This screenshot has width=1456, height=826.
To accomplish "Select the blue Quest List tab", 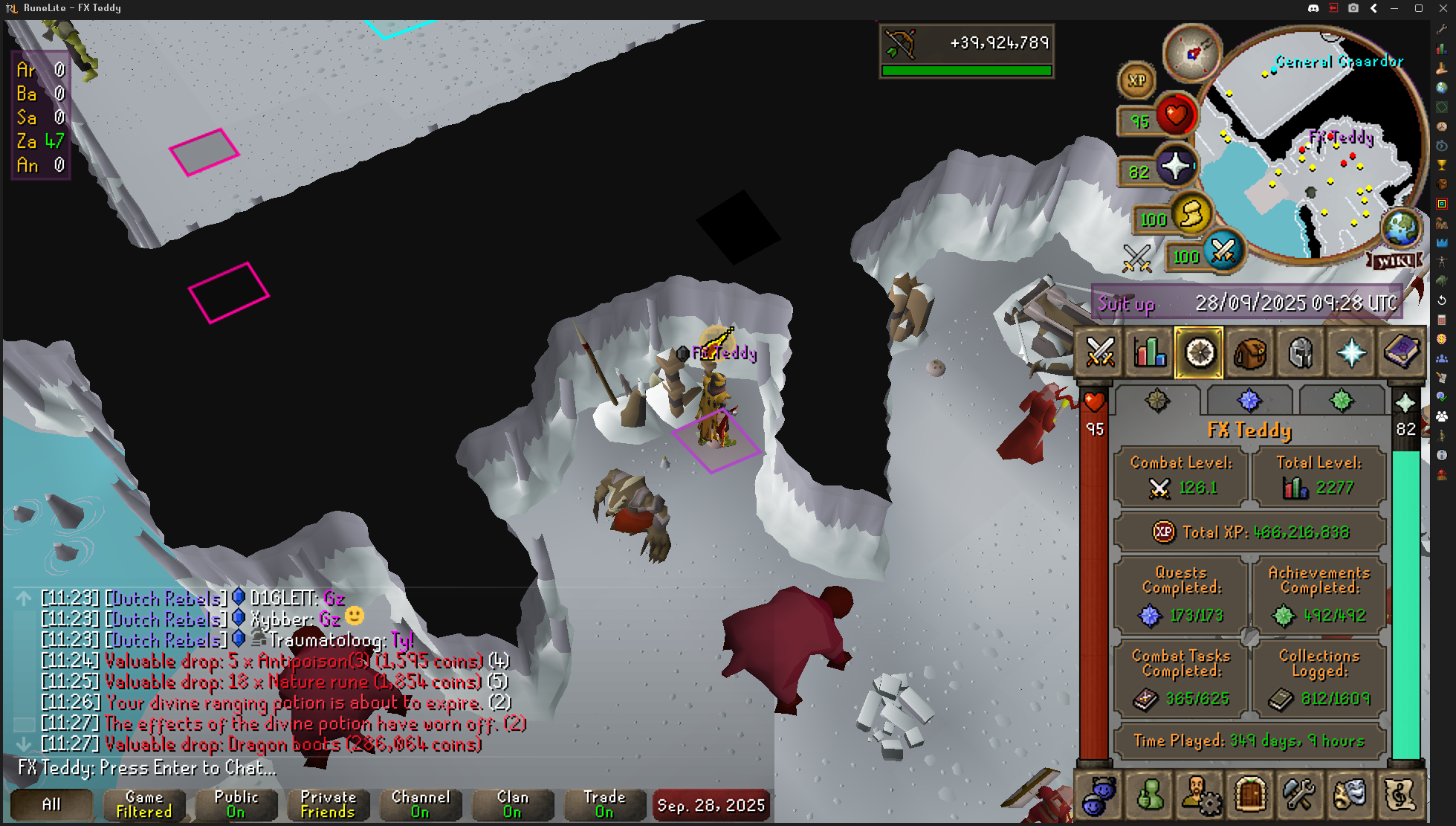I will coord(1249,401).
